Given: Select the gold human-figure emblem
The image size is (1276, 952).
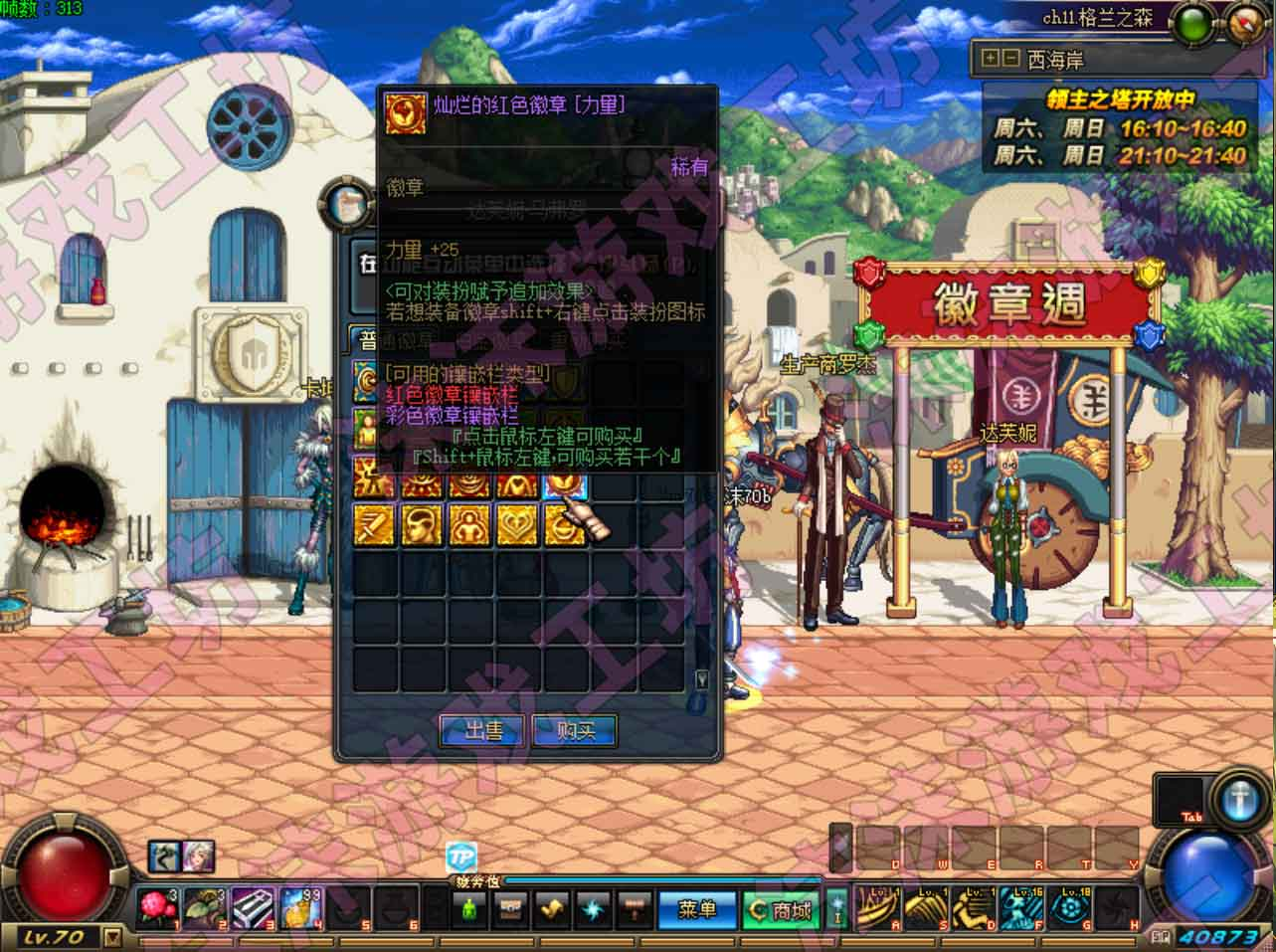Looking at the screenshot, I should point(468,524).
